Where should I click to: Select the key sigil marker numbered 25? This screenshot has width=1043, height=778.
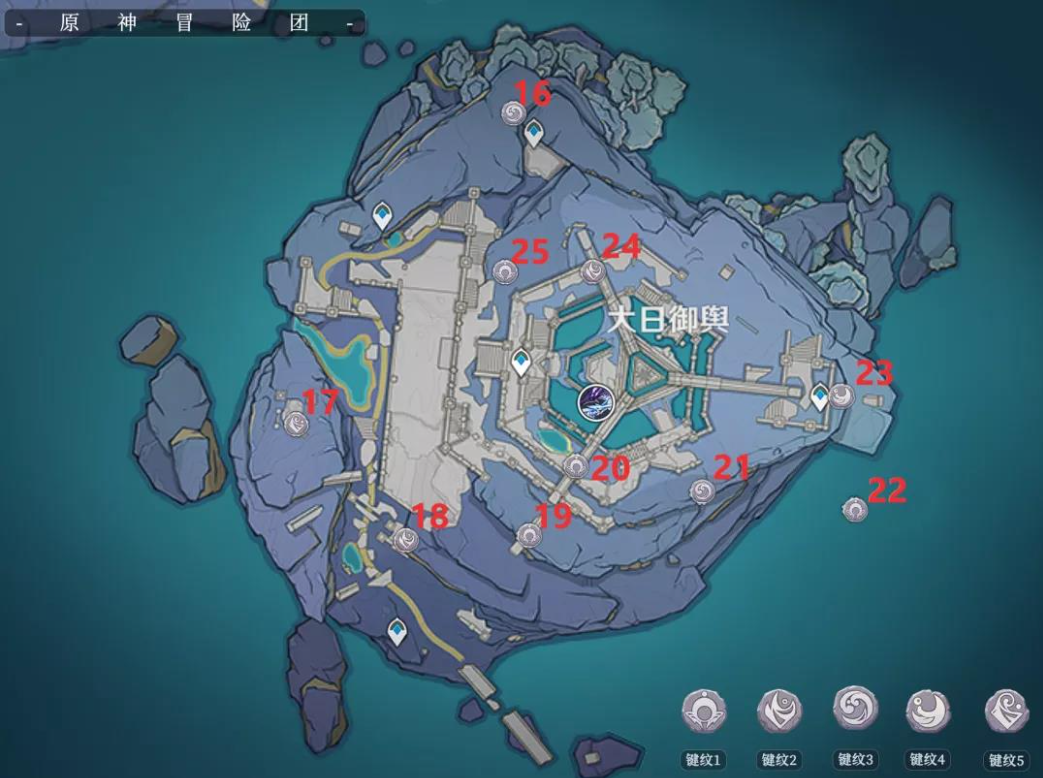[x=505, y=270]
